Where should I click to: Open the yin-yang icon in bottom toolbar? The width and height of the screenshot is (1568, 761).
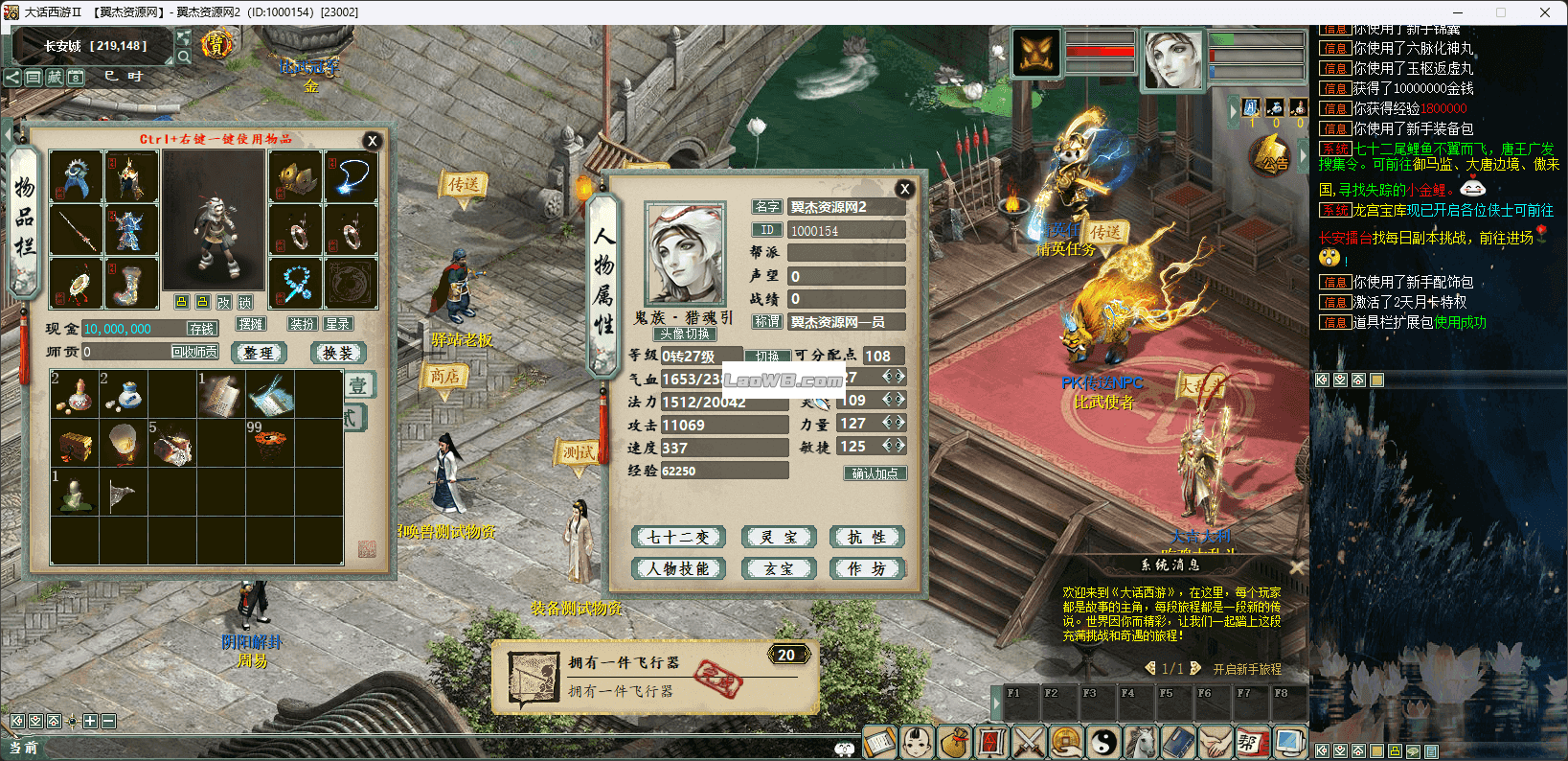pyautogui.click(x=1103, y=742)
